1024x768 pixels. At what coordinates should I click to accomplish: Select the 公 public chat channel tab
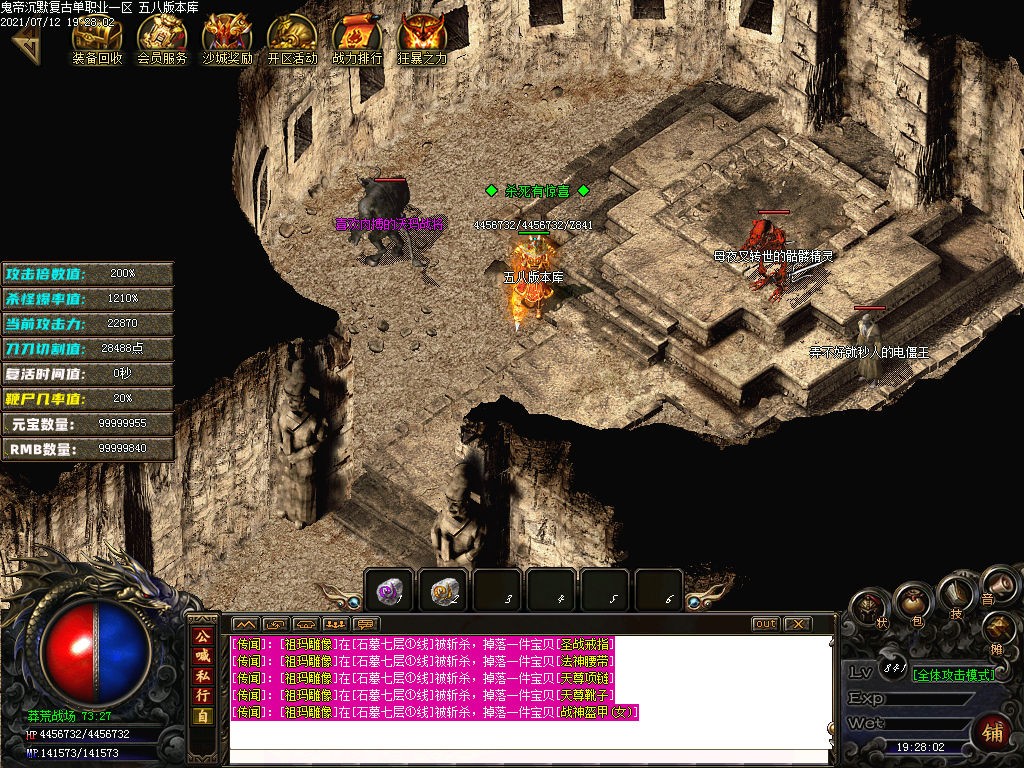click(x=203, y=636)
